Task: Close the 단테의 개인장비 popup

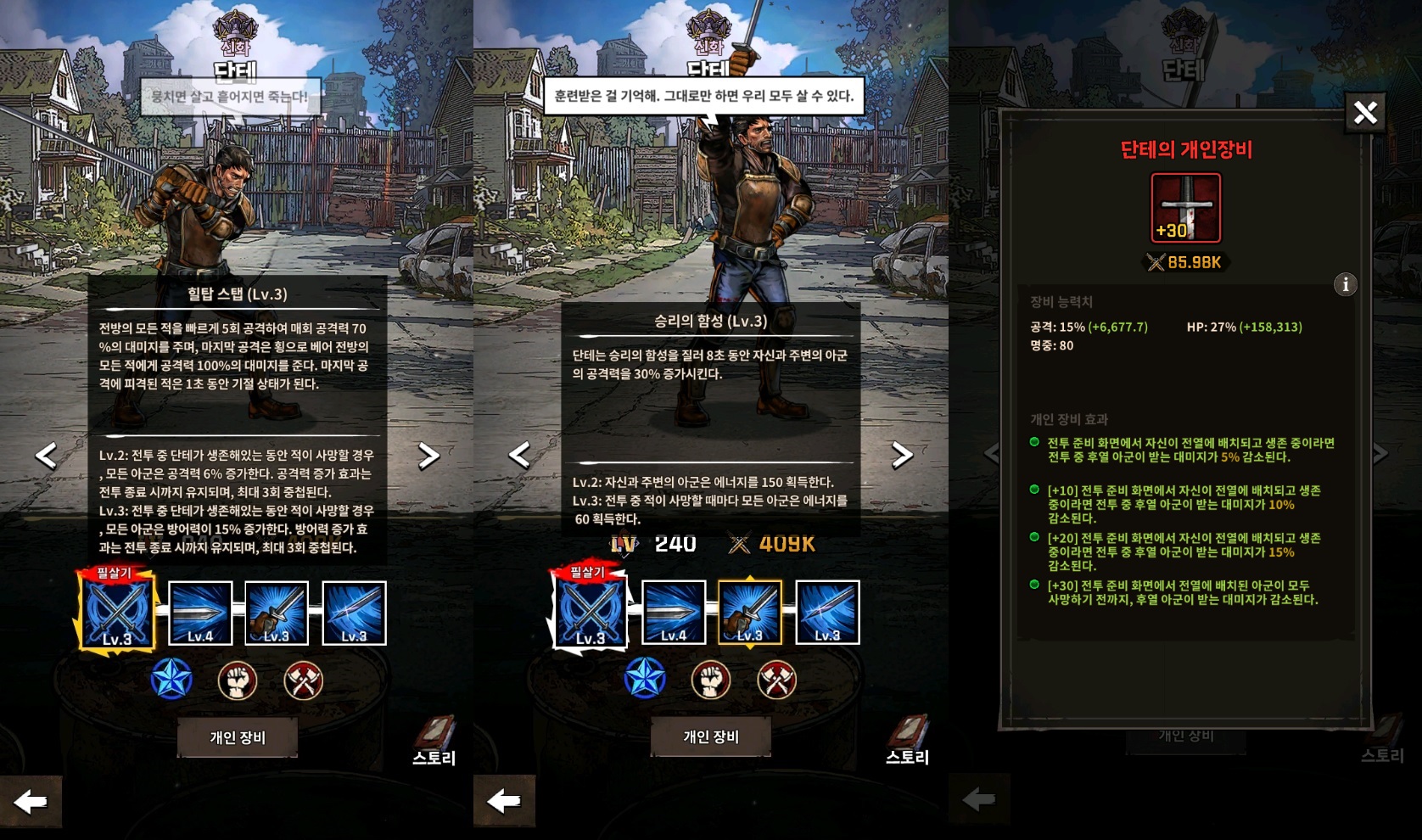Action: coord(1364,113)
